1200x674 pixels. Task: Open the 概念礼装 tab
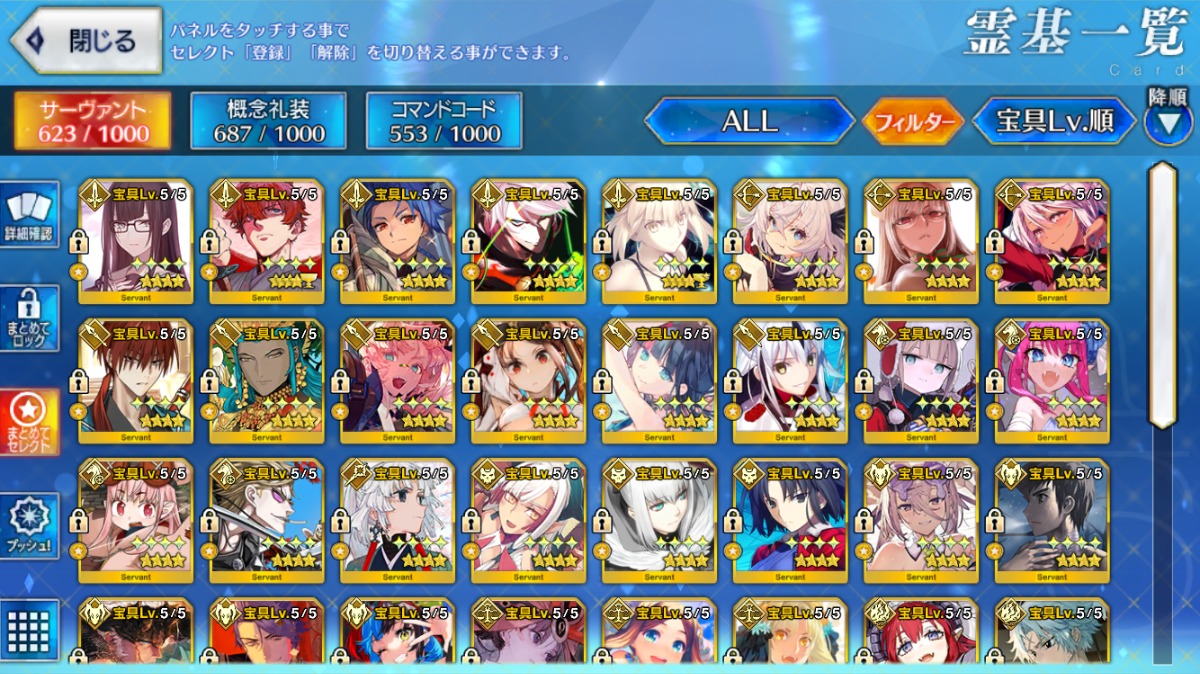pyautogui.click(x=268, y=121)
